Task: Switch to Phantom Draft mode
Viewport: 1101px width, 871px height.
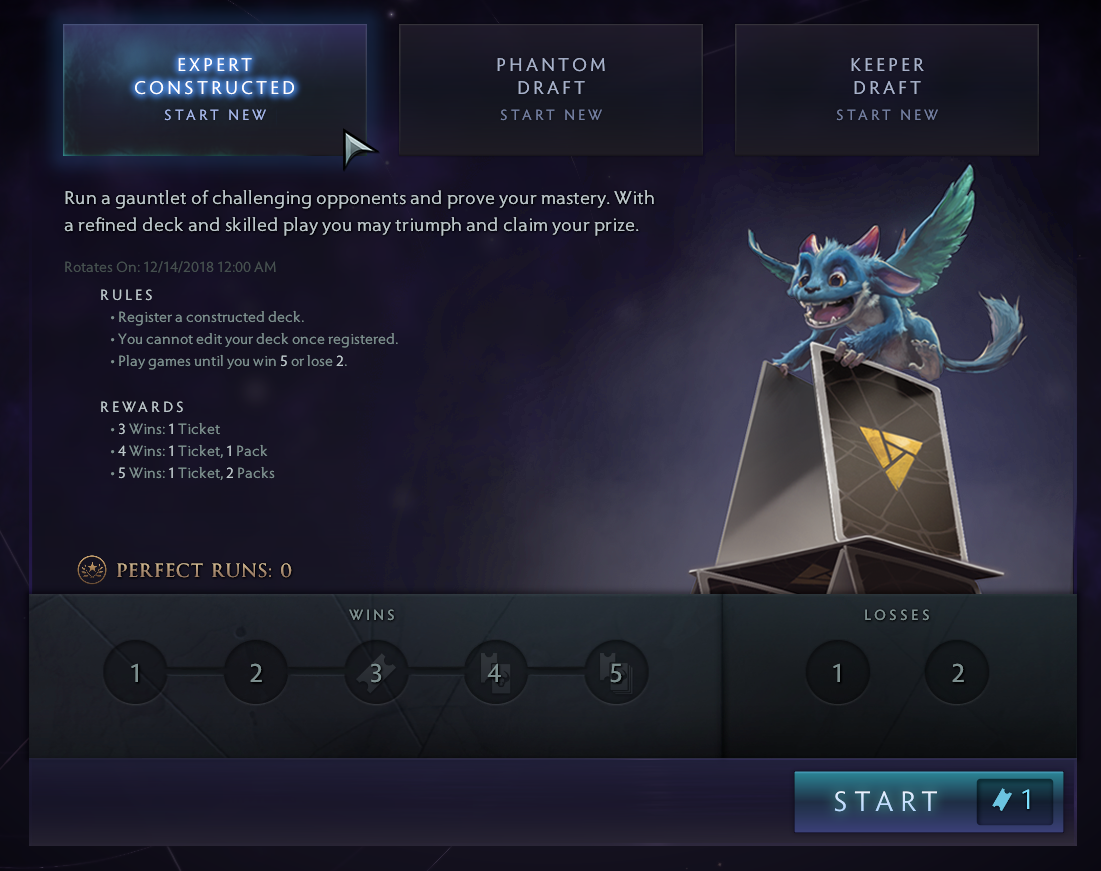Action: tap(551, 89)
